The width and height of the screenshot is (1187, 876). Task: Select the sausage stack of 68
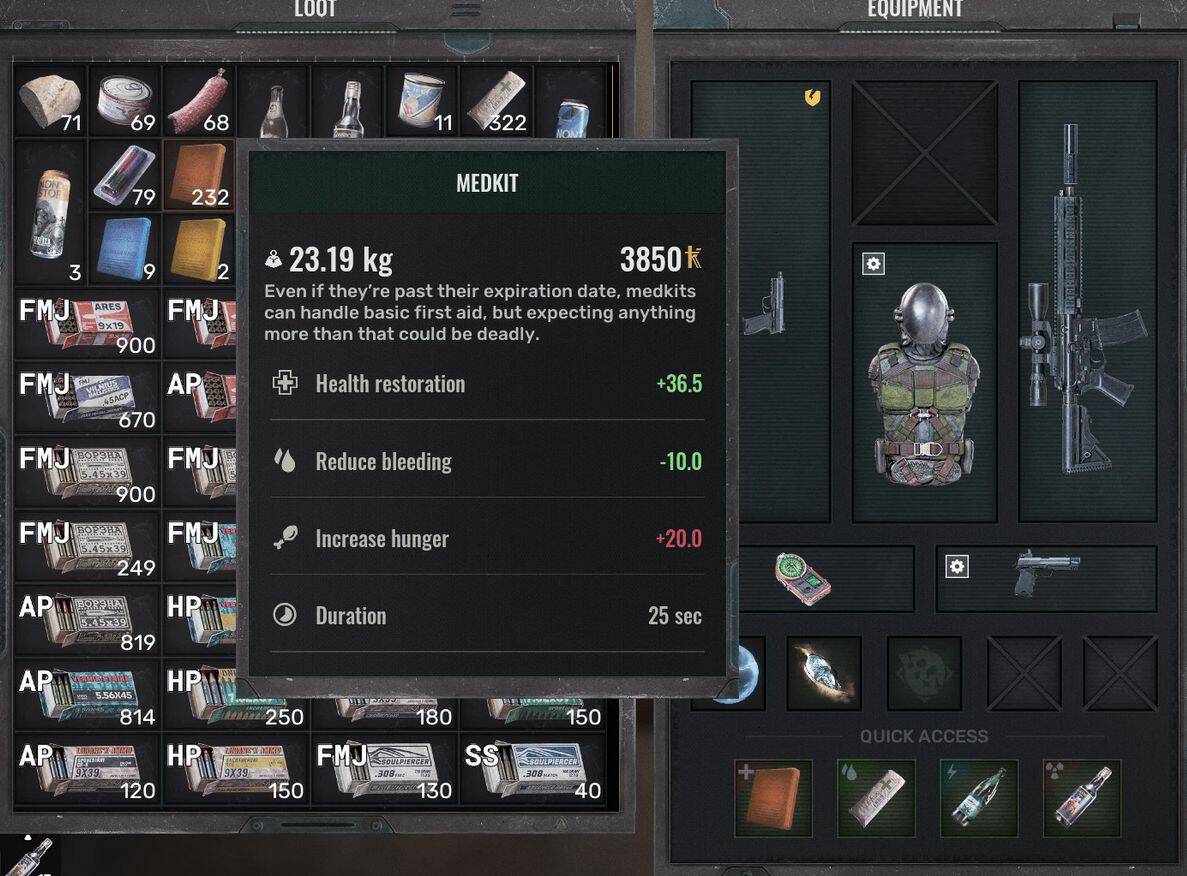pyautogui.click(x=199, y=101)
